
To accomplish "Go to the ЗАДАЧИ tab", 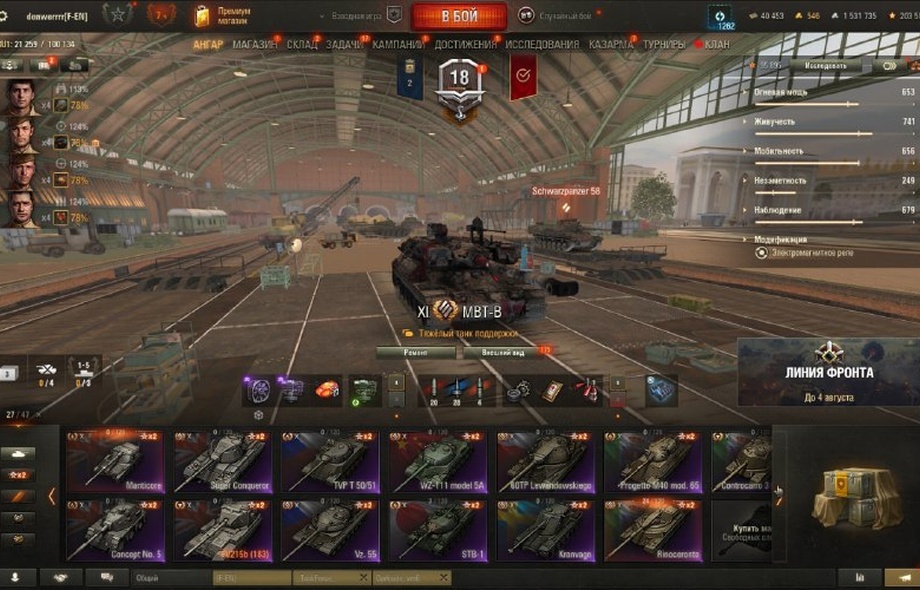I will (x=345, y=45).
